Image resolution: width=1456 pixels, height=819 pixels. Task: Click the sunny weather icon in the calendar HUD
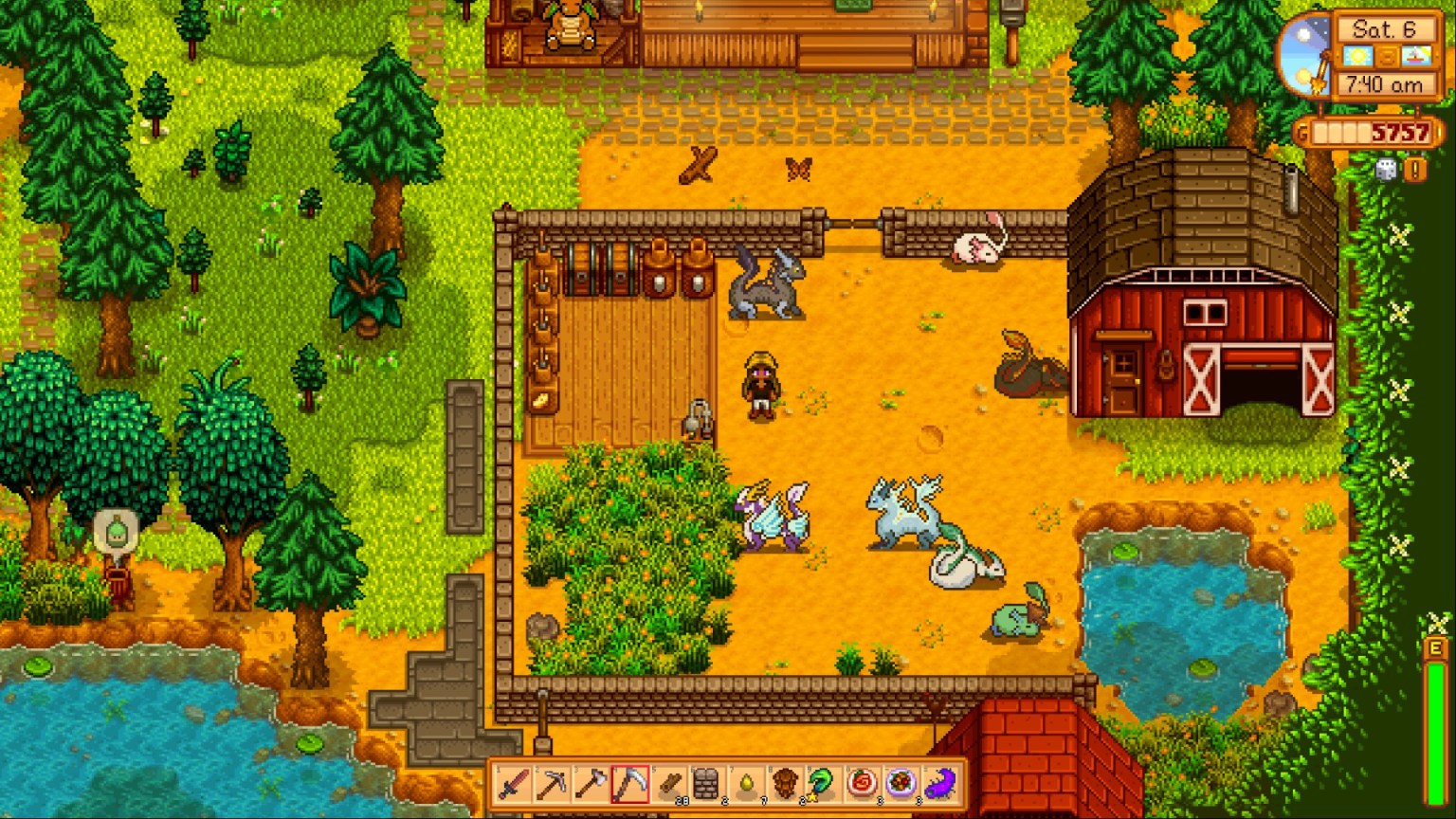(x=1358, y=57)
